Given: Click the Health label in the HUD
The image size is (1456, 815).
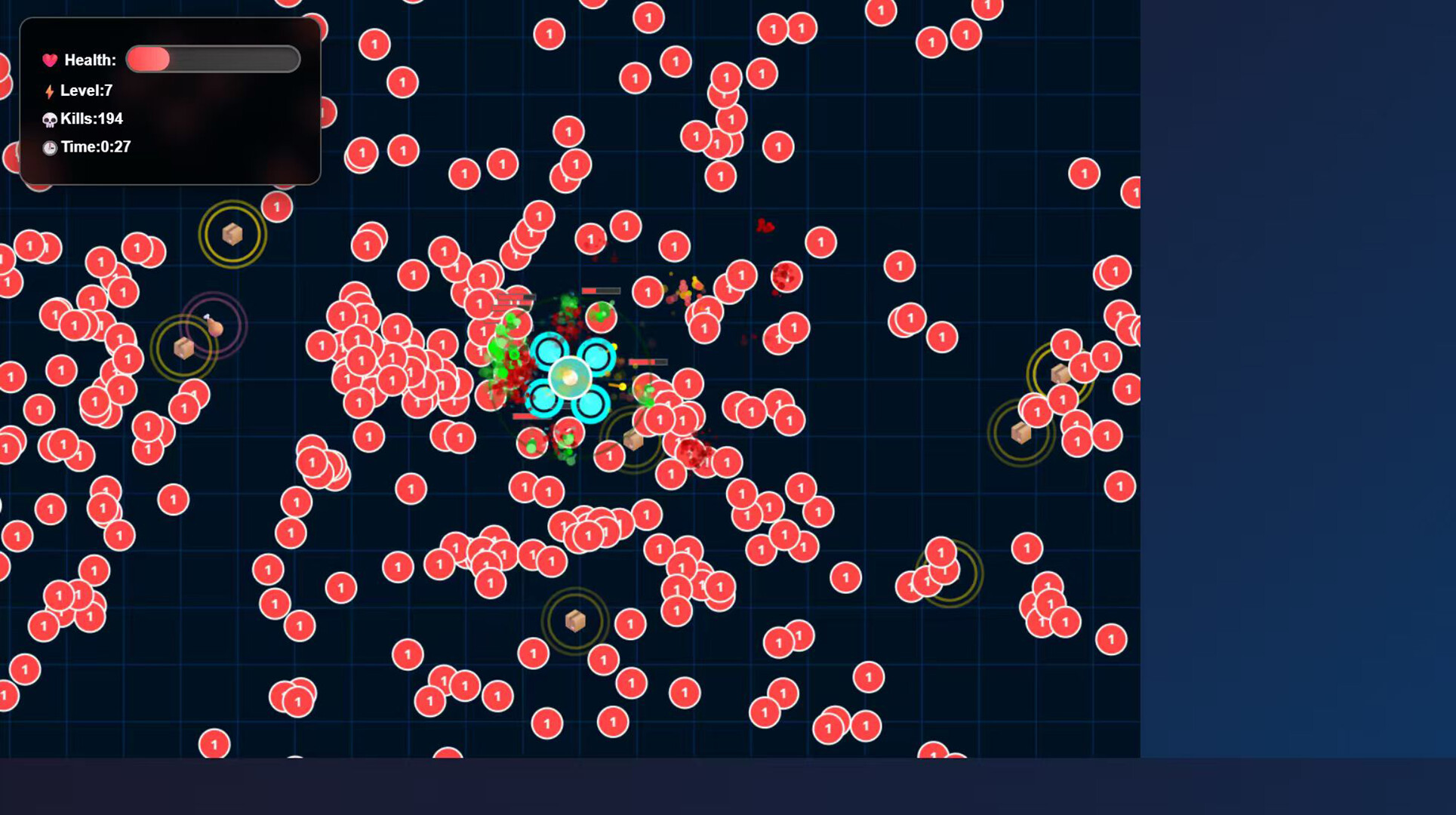Looking at the screenshot, I should 89,59.
